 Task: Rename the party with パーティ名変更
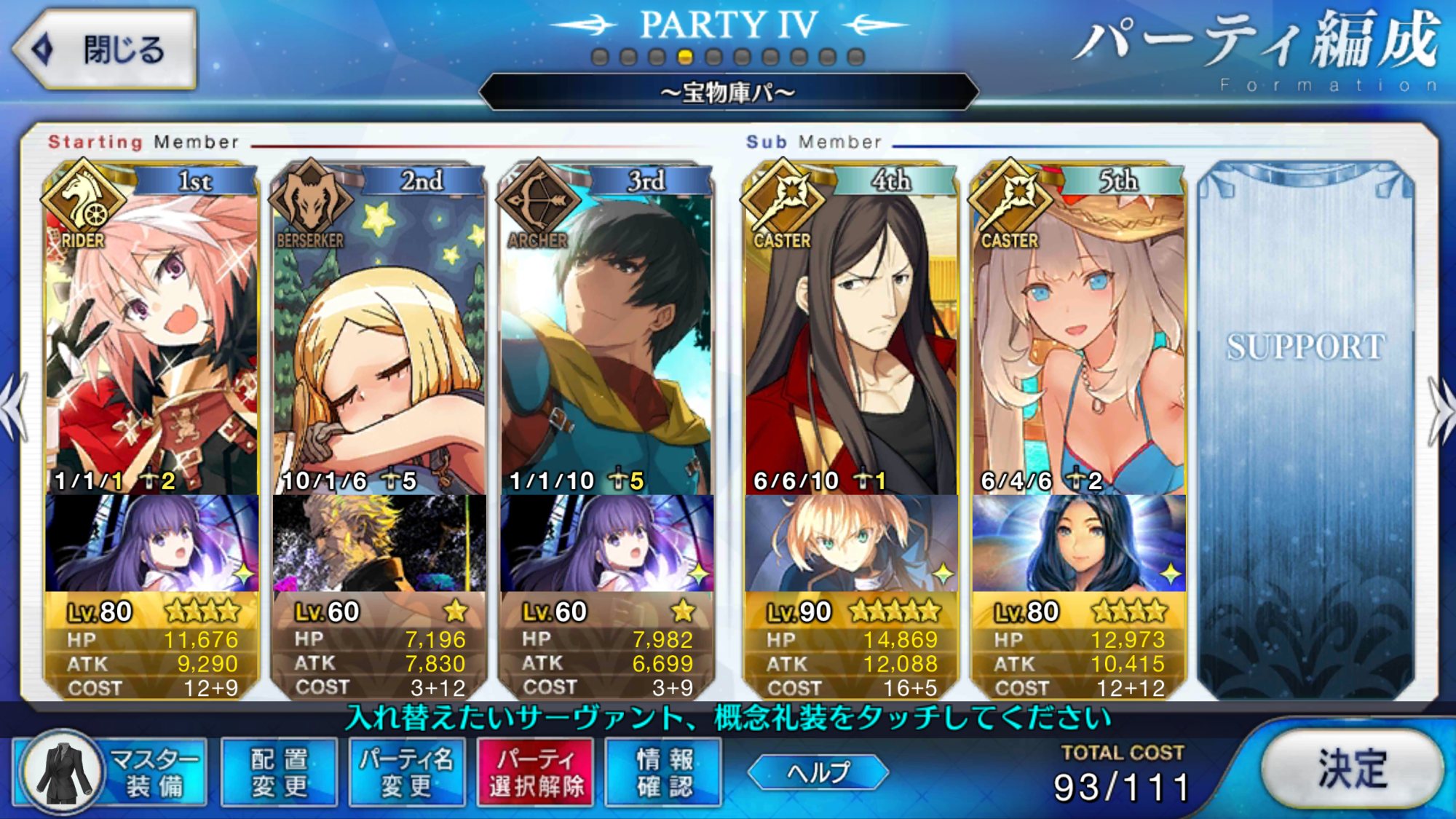tap(406, 773)
